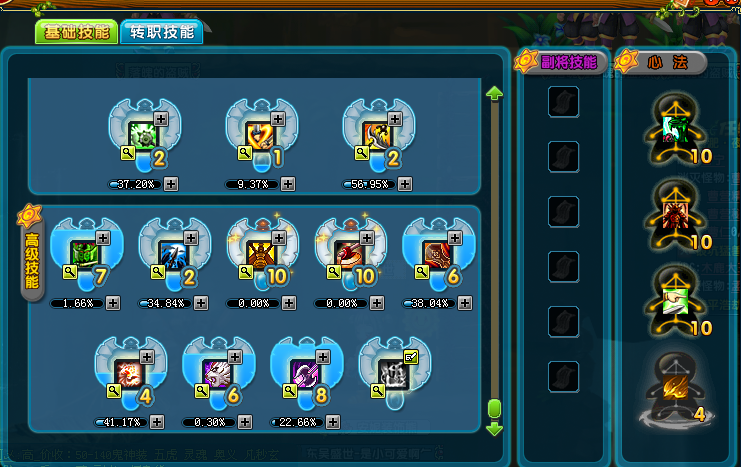This screenshot has height=467, width=741.
Task: Open the 转职技能 tab
Action: click(161, 32)
